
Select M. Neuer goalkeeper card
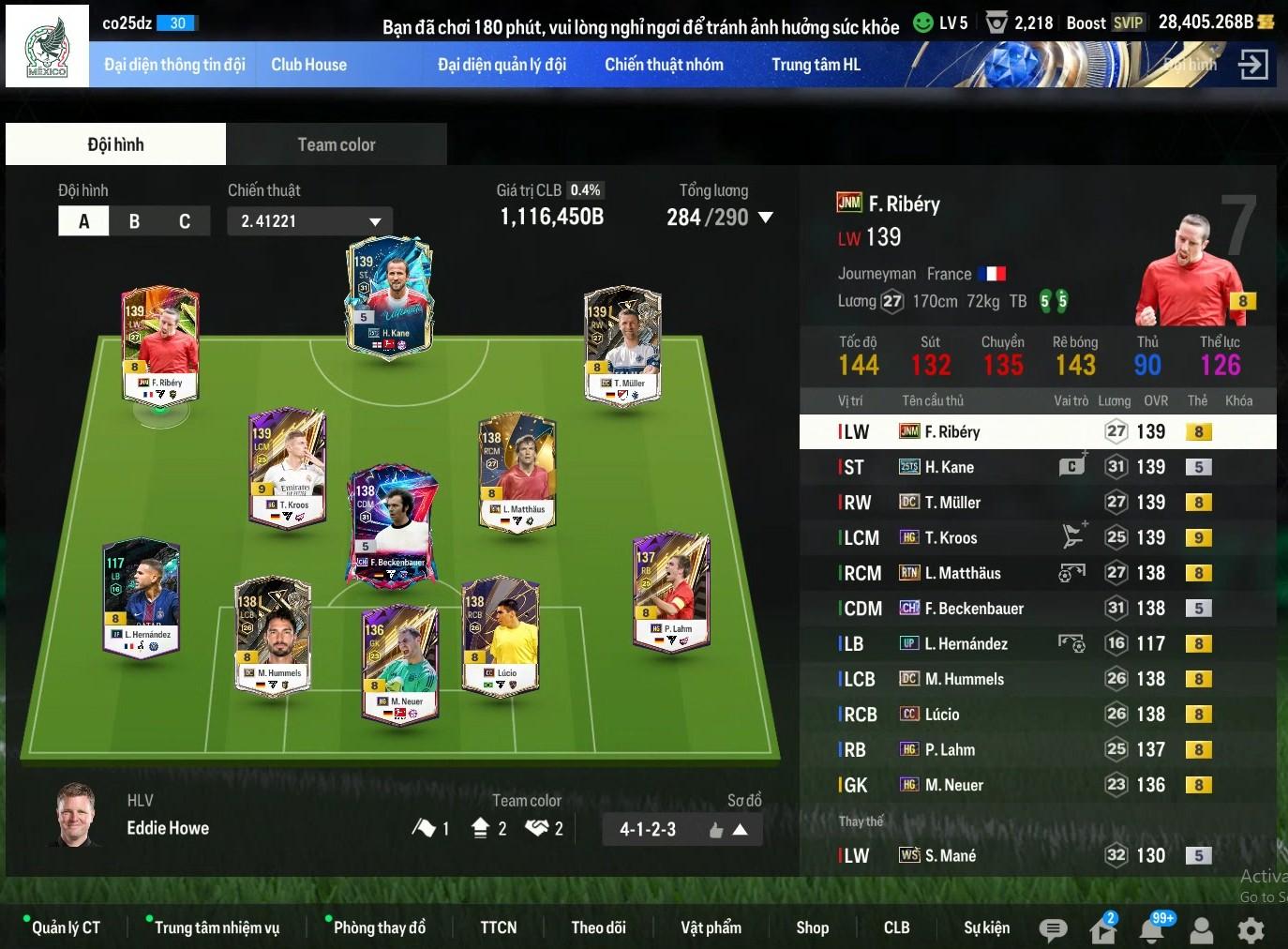400,661
